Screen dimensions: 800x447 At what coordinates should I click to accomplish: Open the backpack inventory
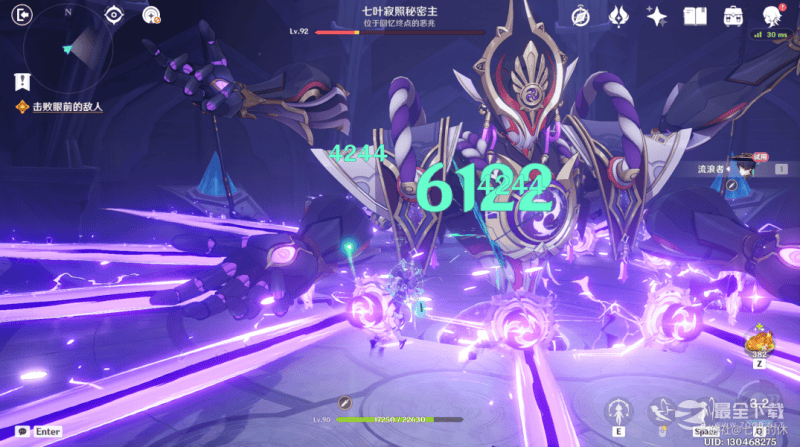[x=733, y=16]
